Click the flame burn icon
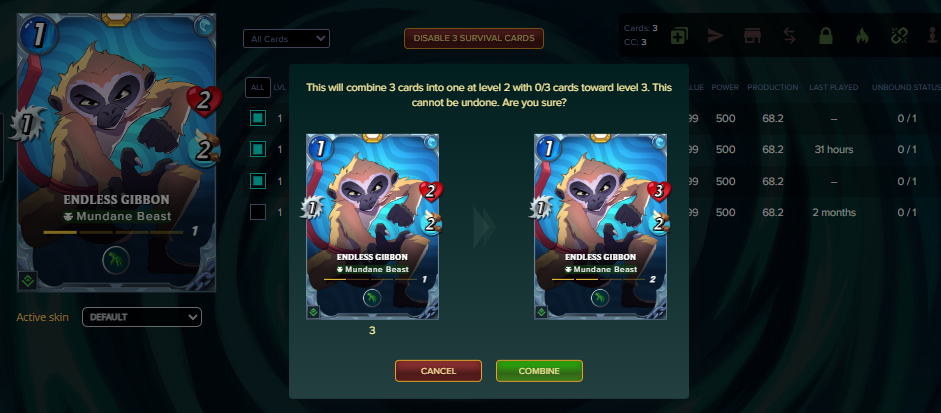 [x=862, y=37]
